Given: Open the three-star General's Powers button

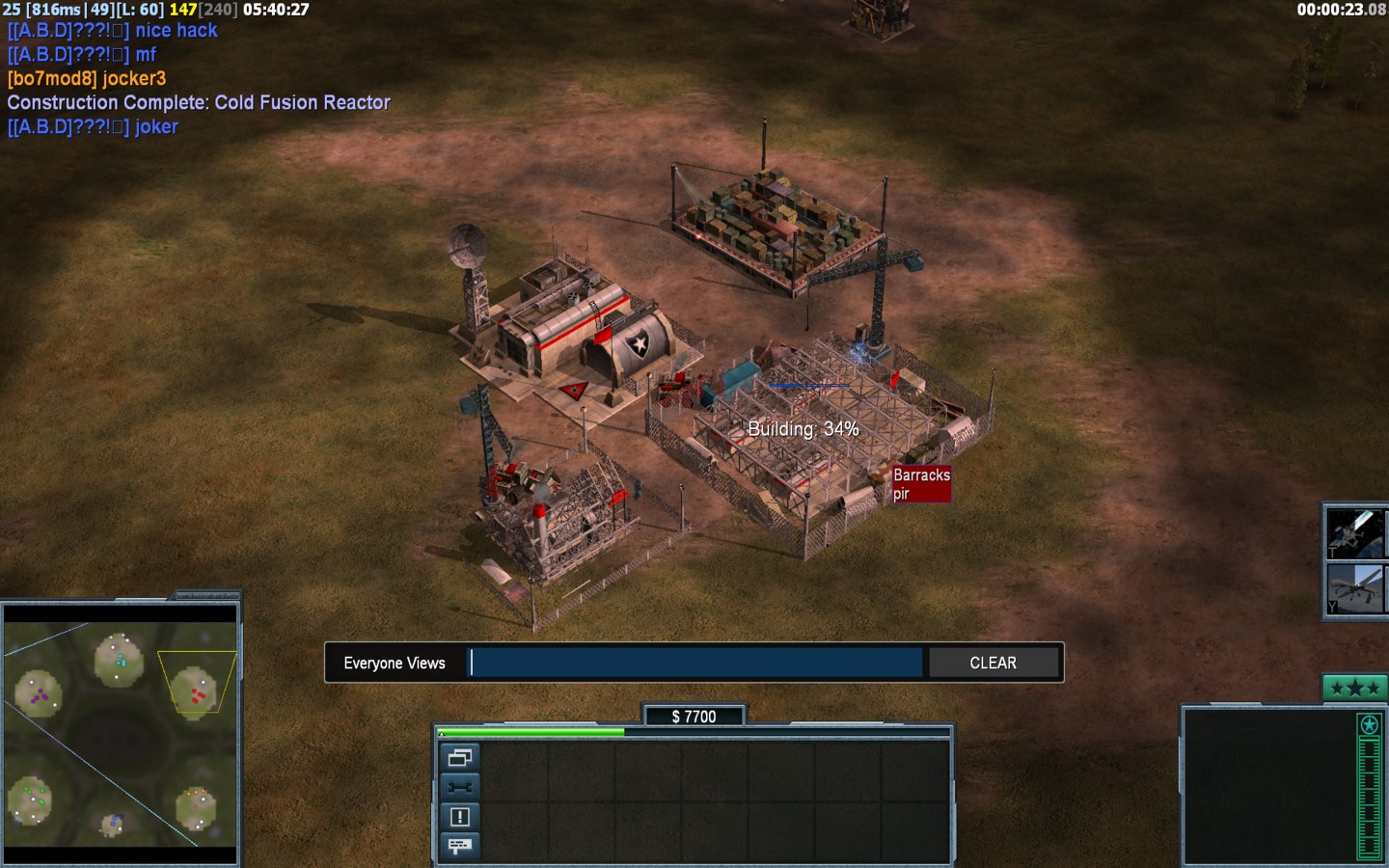Looking at the screenshot, I should coord(1353,688).
